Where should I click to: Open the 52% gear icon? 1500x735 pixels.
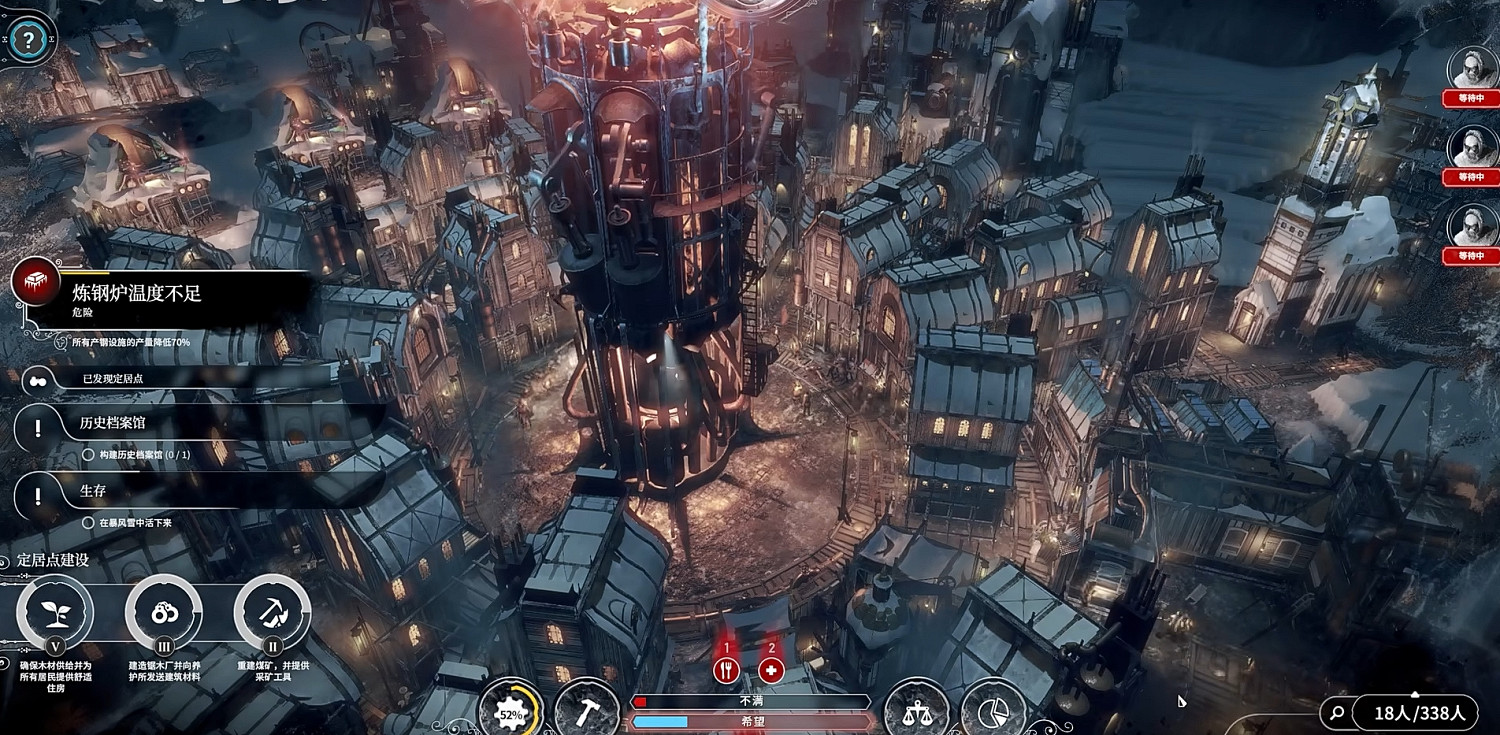pos(511,714)
